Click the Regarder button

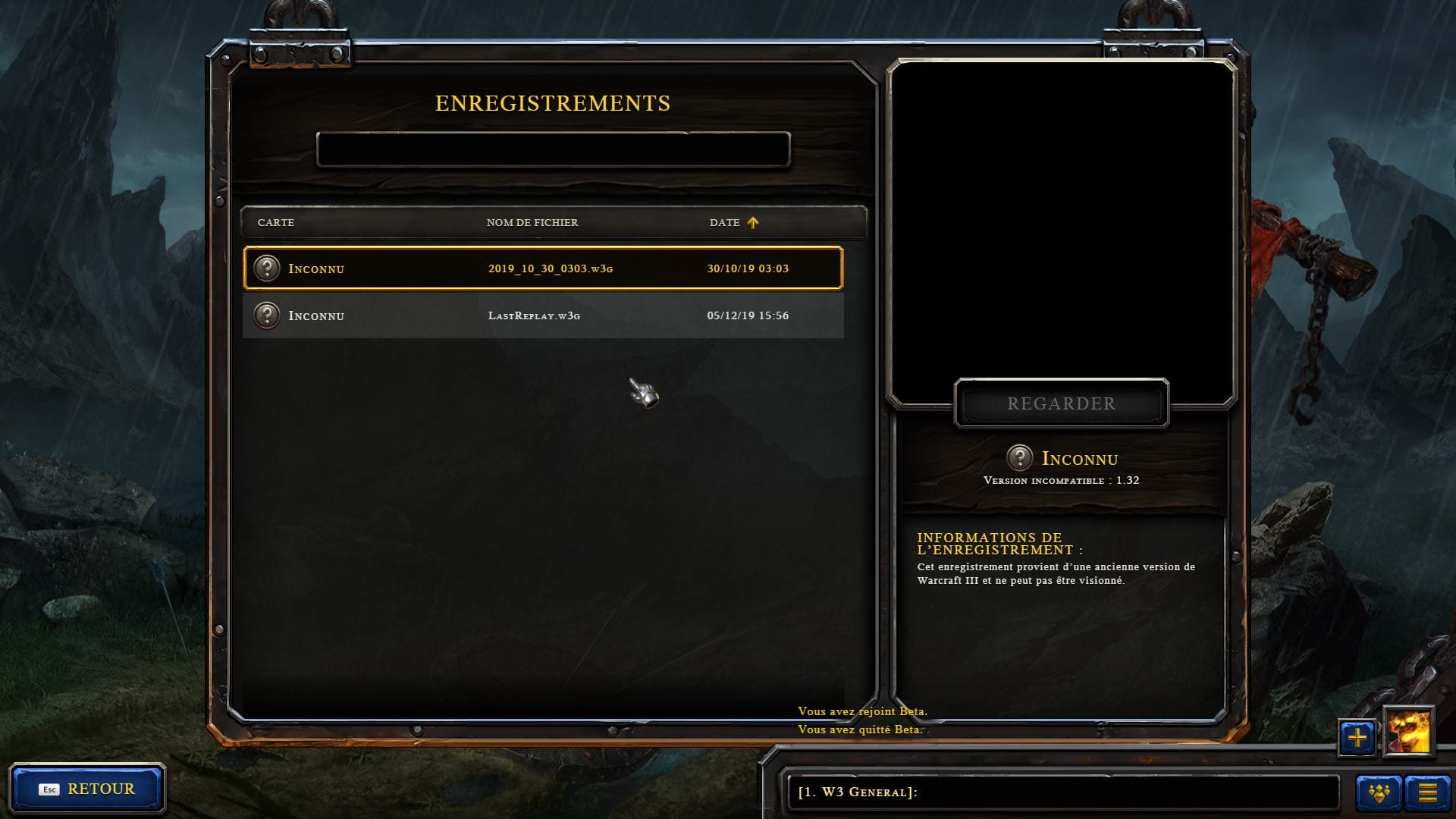[1061, 403]
